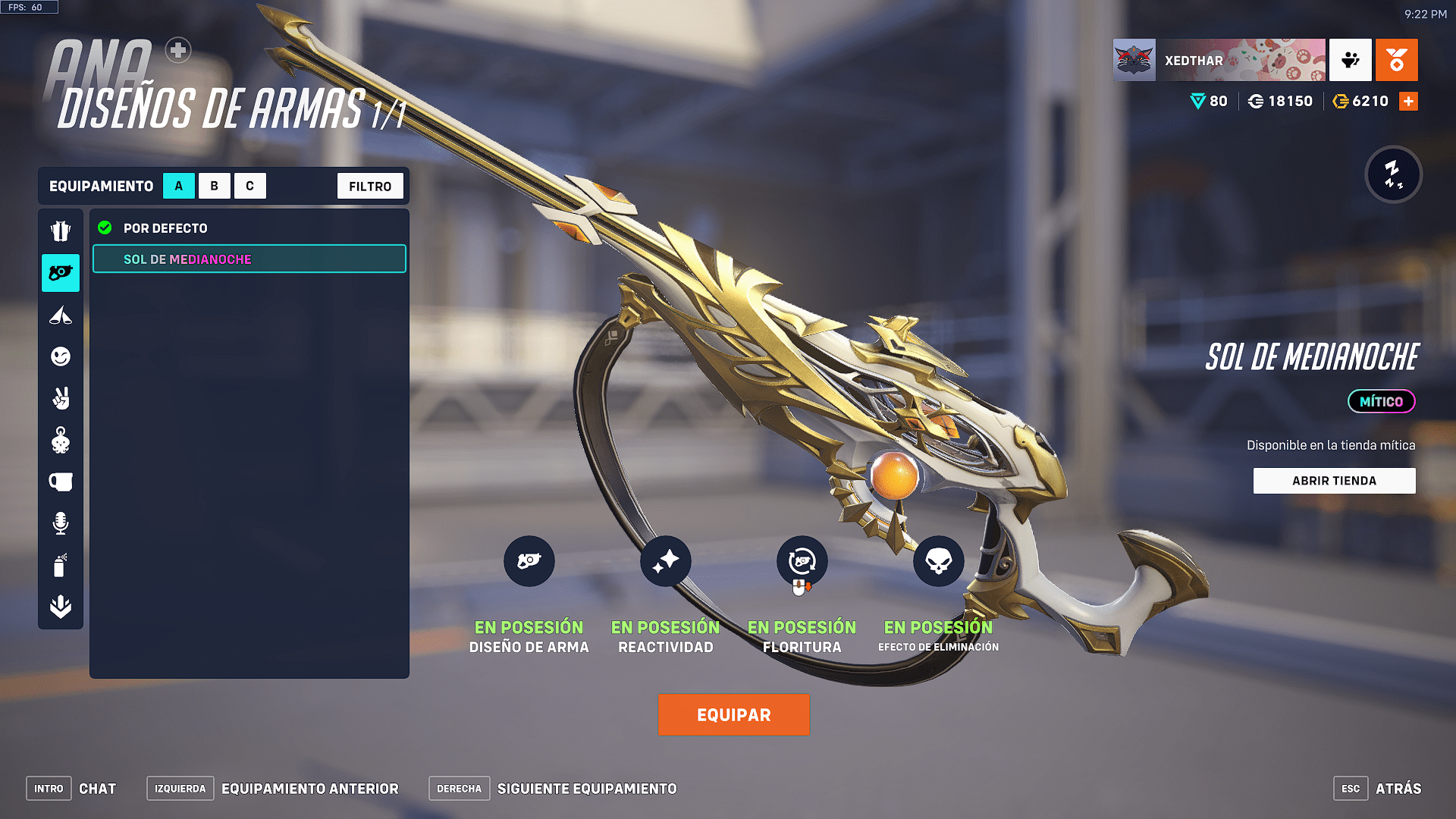The height and width of the screenshot is (819, 1456).
Task: Equip the Sol de Medianoche weapon design
Action: click(733, 714)
